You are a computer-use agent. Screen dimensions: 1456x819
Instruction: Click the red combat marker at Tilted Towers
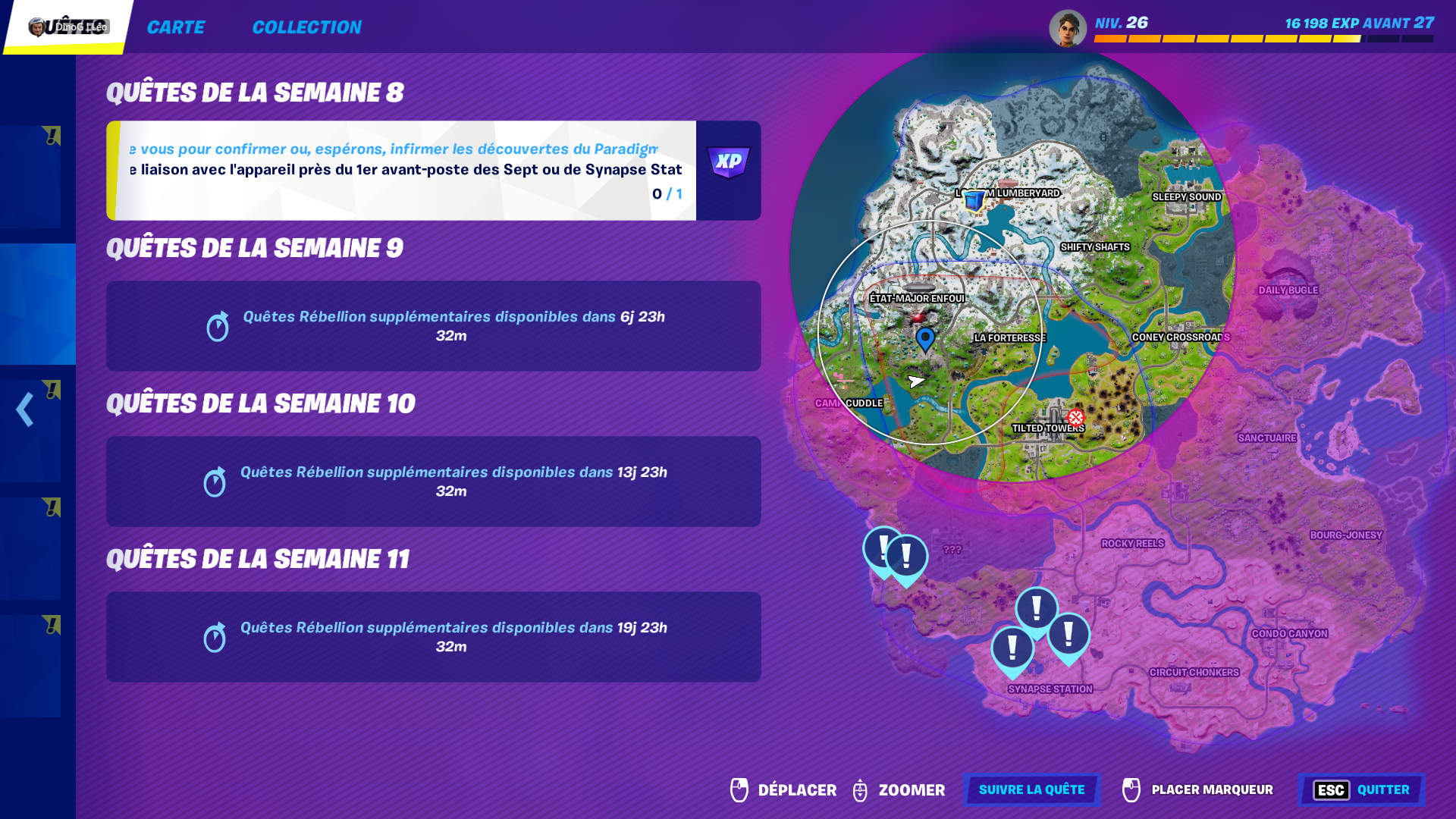coord(1076,416)
